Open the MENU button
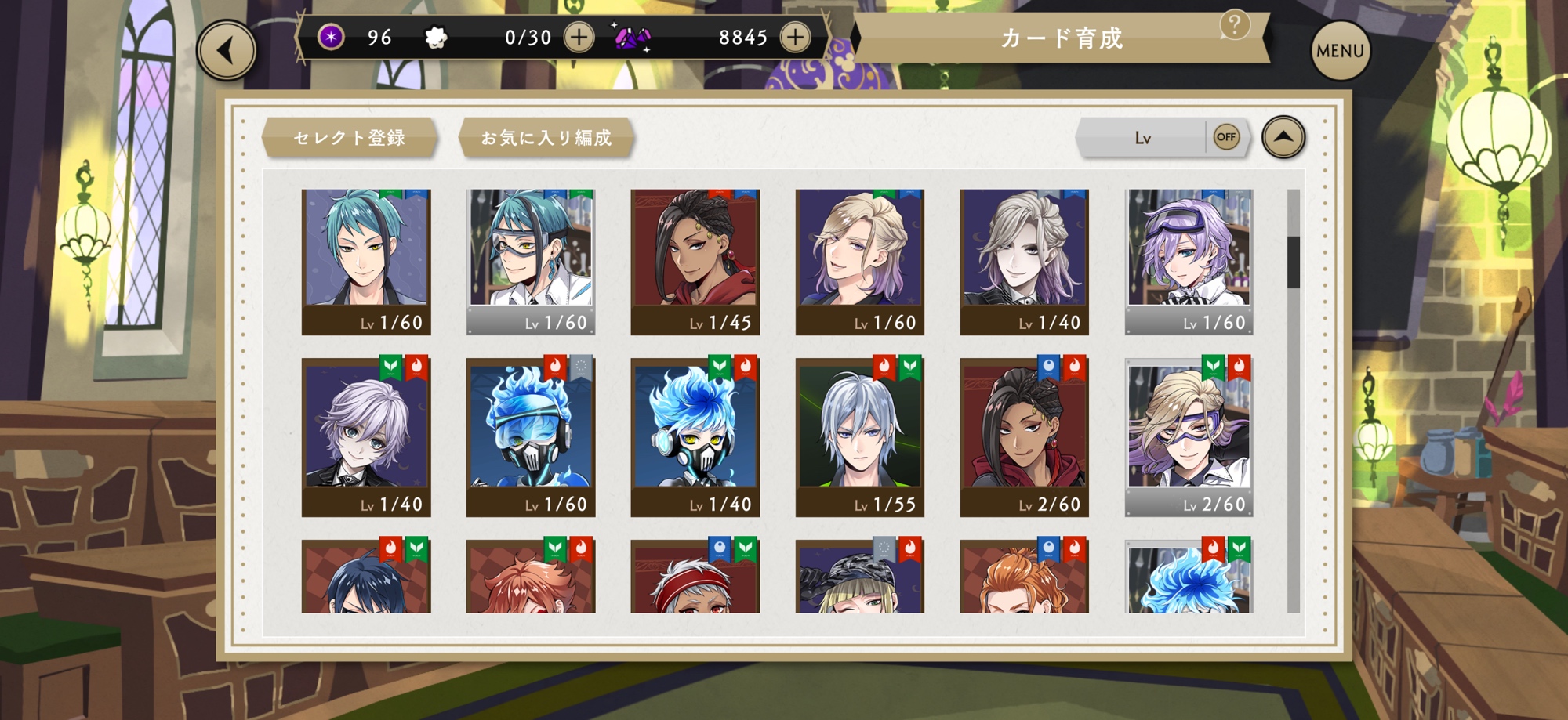The width and height of the screenshot is (1568, 720). tap(1340, 51)
